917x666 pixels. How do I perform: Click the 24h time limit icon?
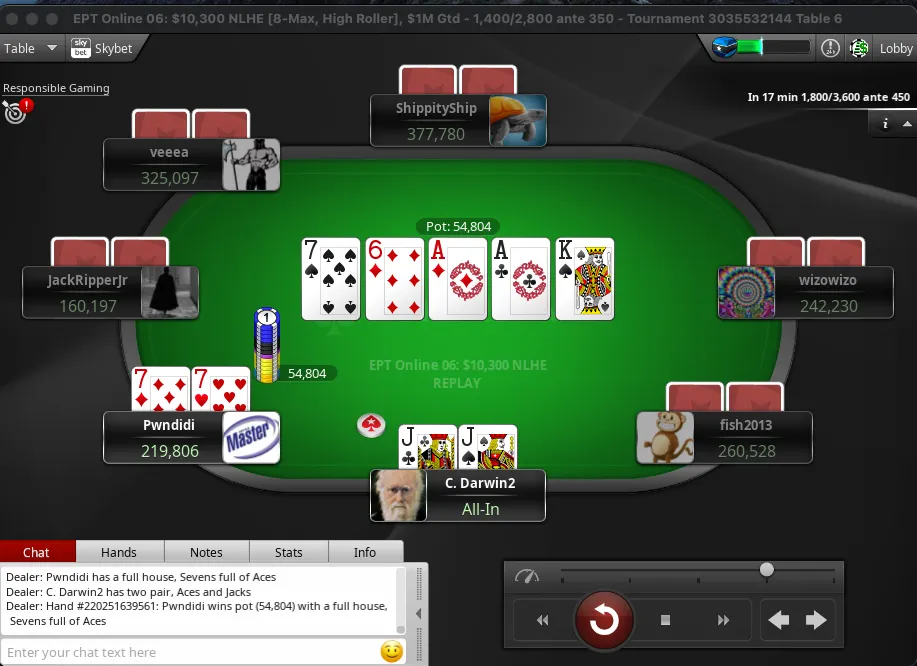[830, 48]
